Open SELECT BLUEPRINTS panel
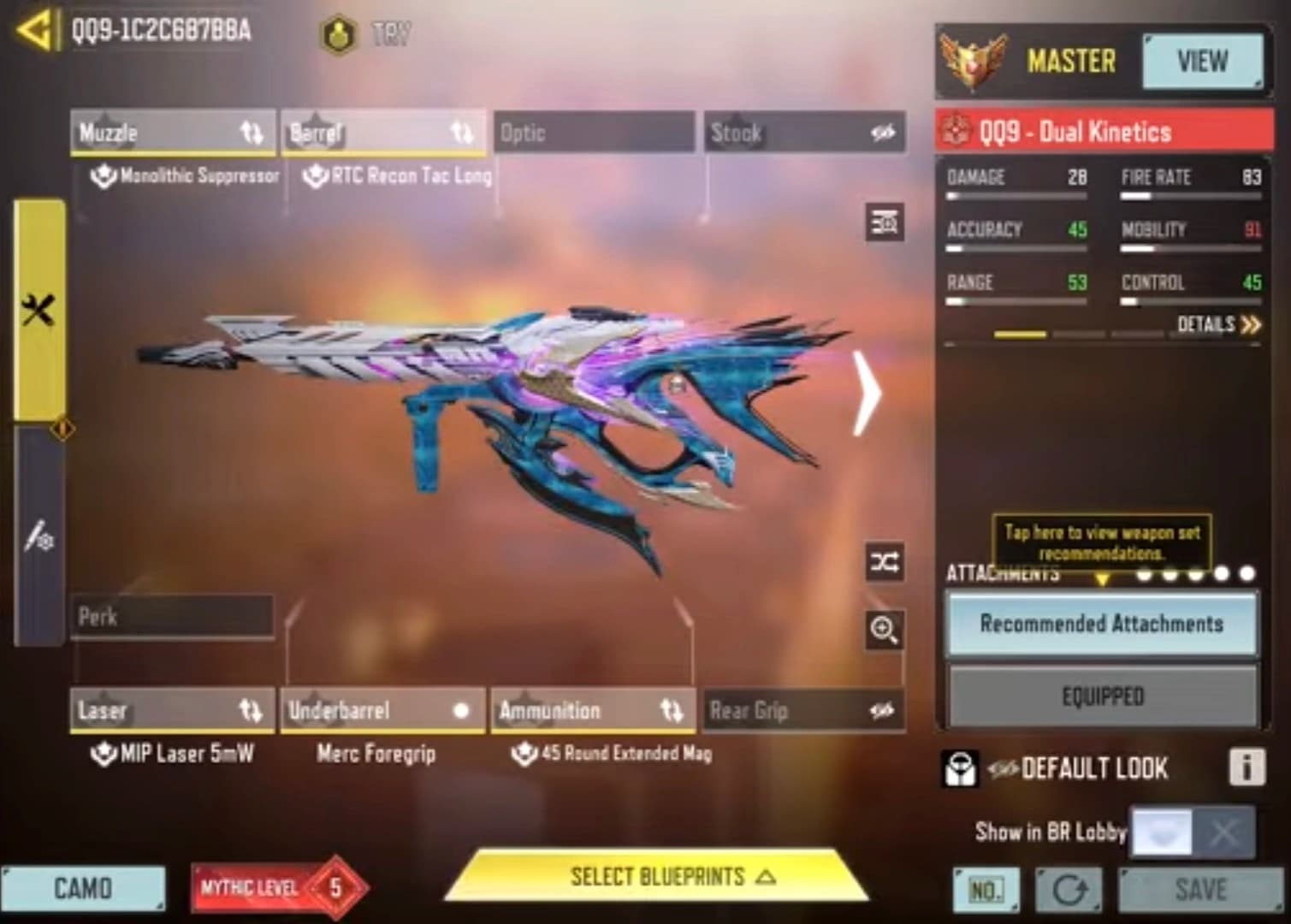 click(x=657, y=877)
